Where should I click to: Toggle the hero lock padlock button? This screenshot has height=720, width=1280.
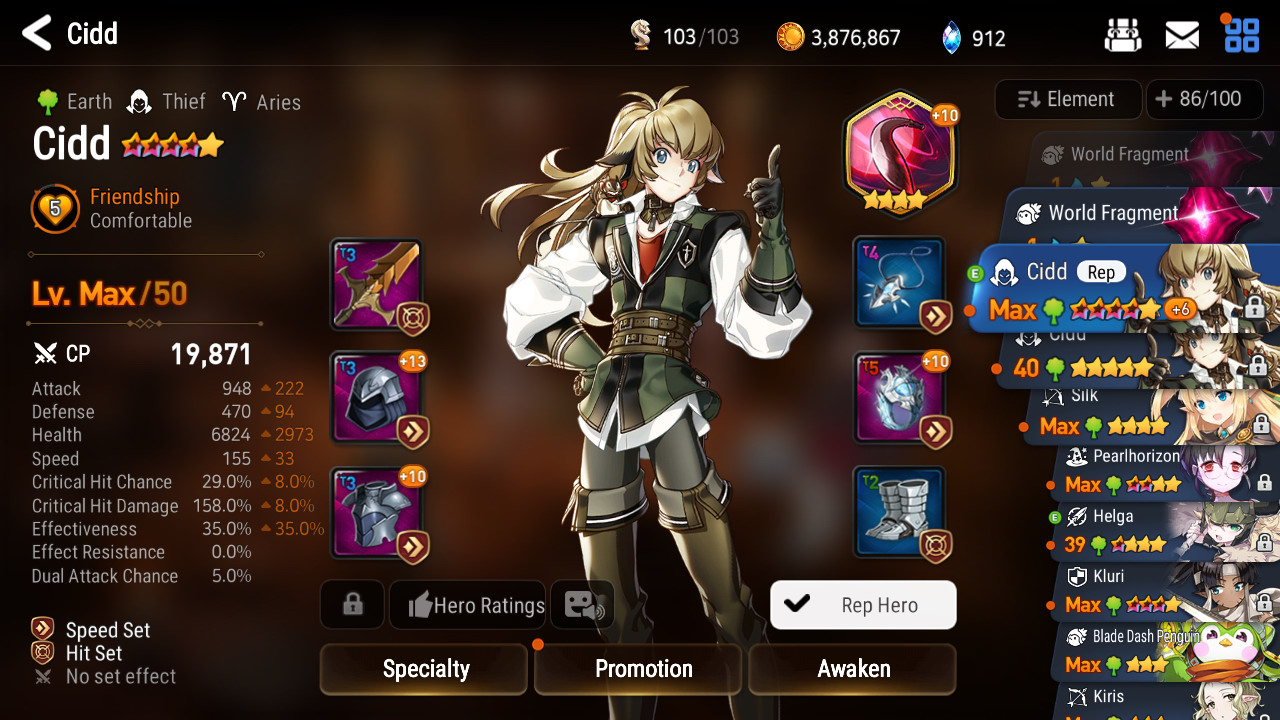pyautogui.click(x=352, y=605)
